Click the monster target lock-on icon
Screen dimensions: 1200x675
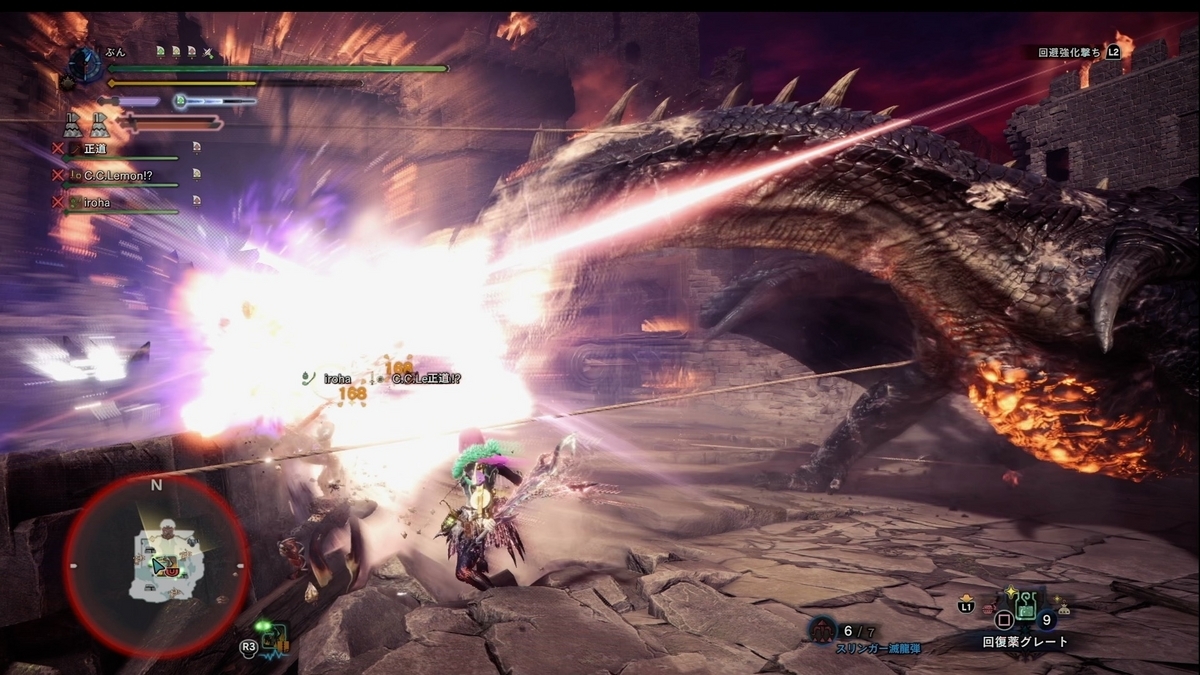(x=274, y=637)
